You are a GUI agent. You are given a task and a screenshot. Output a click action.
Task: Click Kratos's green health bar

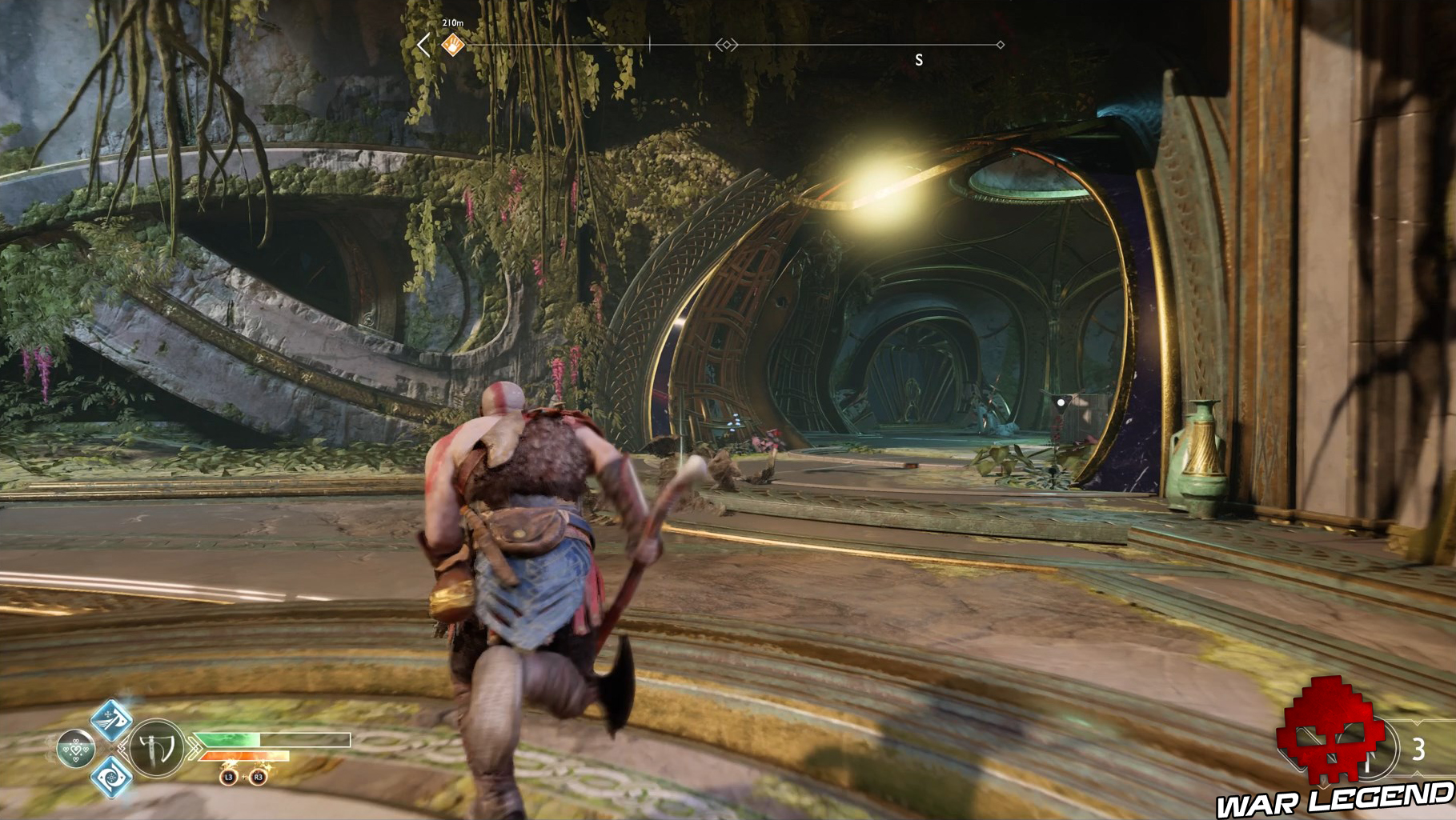[227, 739]
